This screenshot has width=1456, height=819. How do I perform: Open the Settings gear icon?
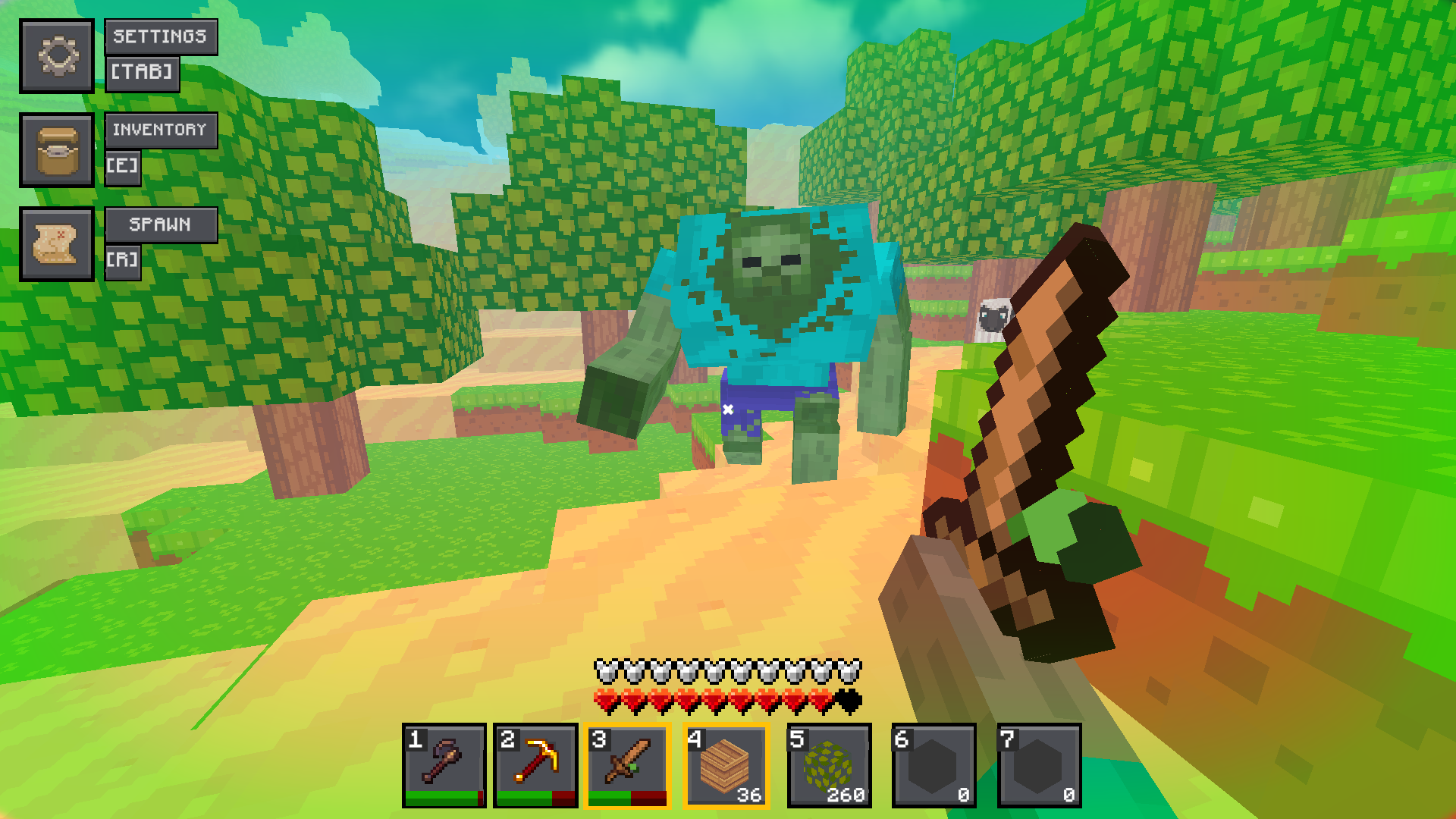point(58,56)
